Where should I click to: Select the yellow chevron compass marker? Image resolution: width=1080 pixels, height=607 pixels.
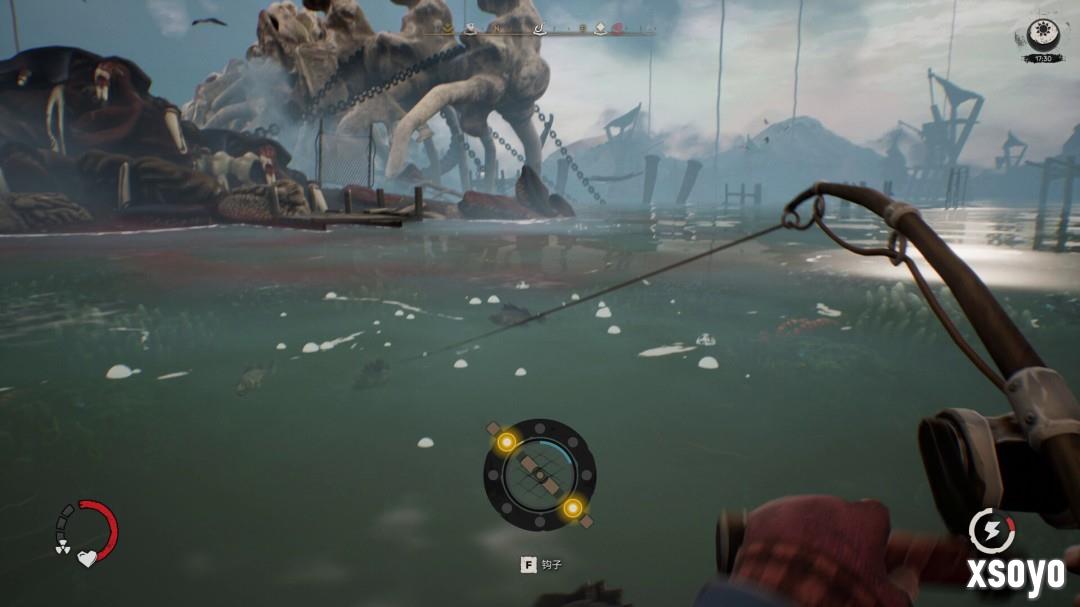point(447,29)
